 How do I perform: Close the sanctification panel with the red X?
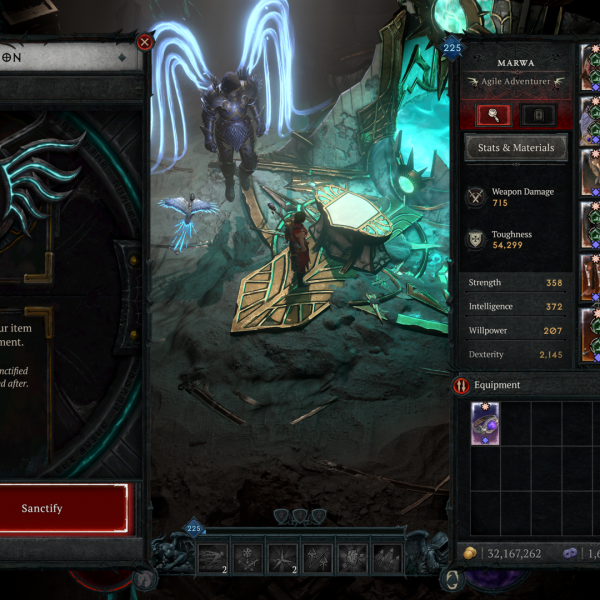pos(145,42)
